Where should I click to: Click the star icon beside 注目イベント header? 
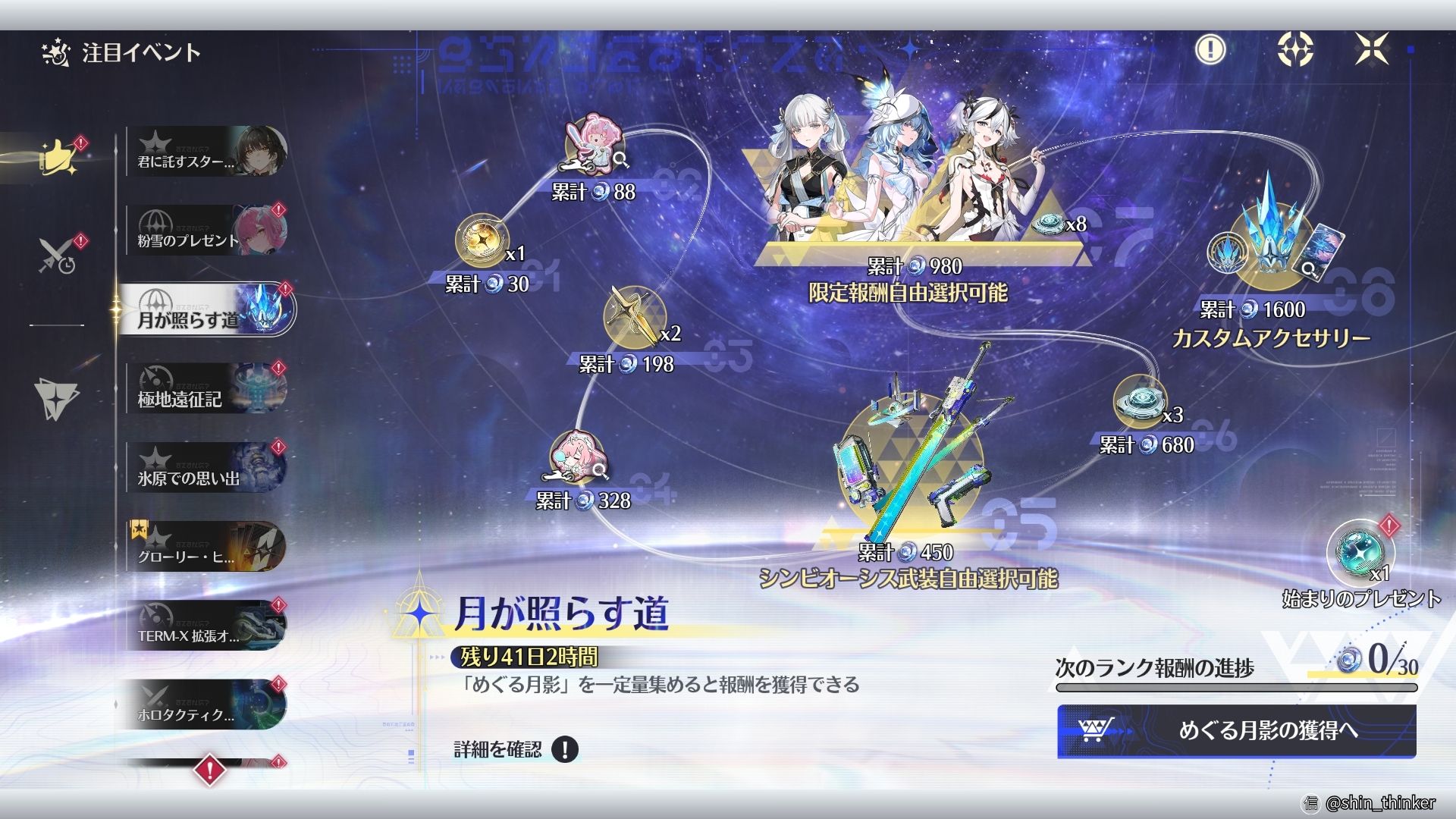pyautogui.click(x=55, y=52)
